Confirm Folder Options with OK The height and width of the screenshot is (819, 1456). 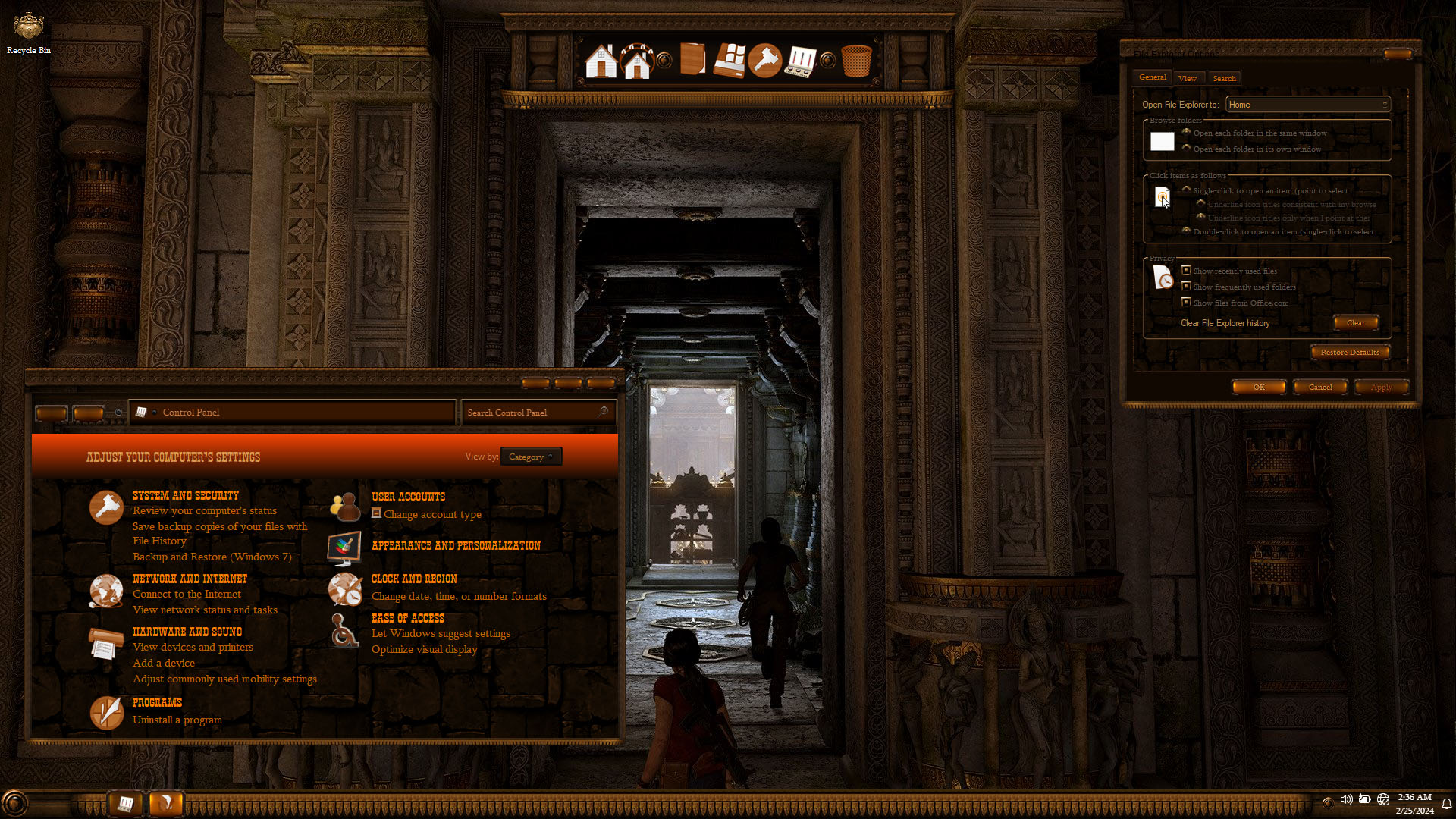(1259, 387)
